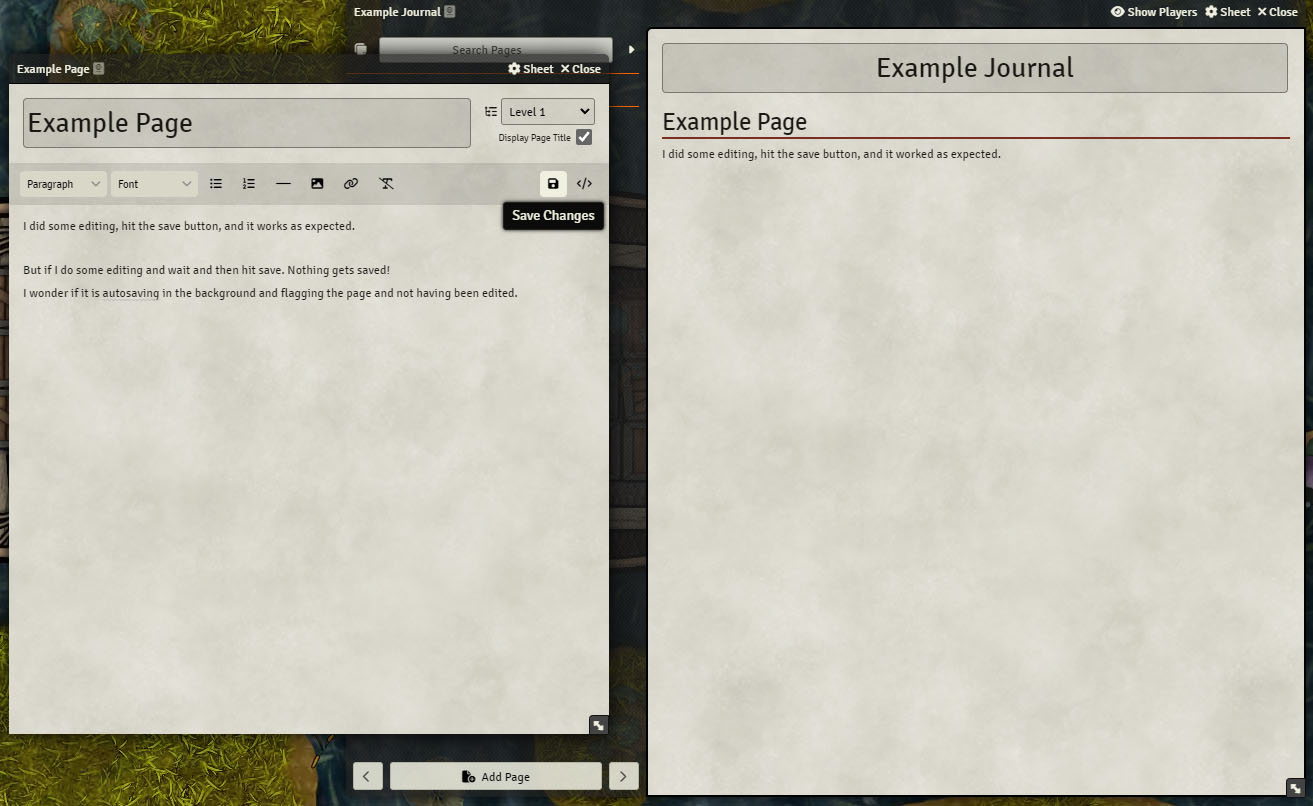
Task: Insert a link in the editor
Action: (x=351, y=183)
